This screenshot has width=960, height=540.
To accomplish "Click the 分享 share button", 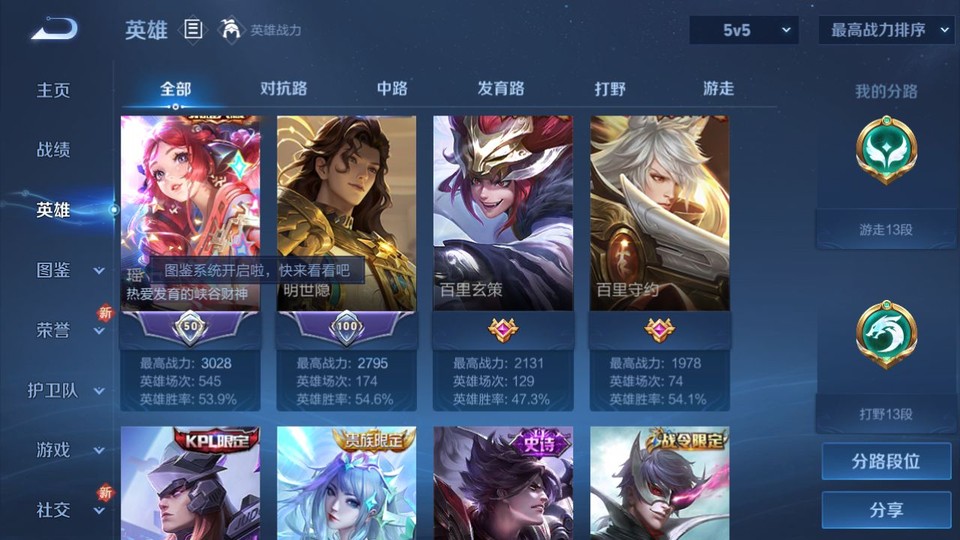I will pyautogui.click(x=886, y=510).
